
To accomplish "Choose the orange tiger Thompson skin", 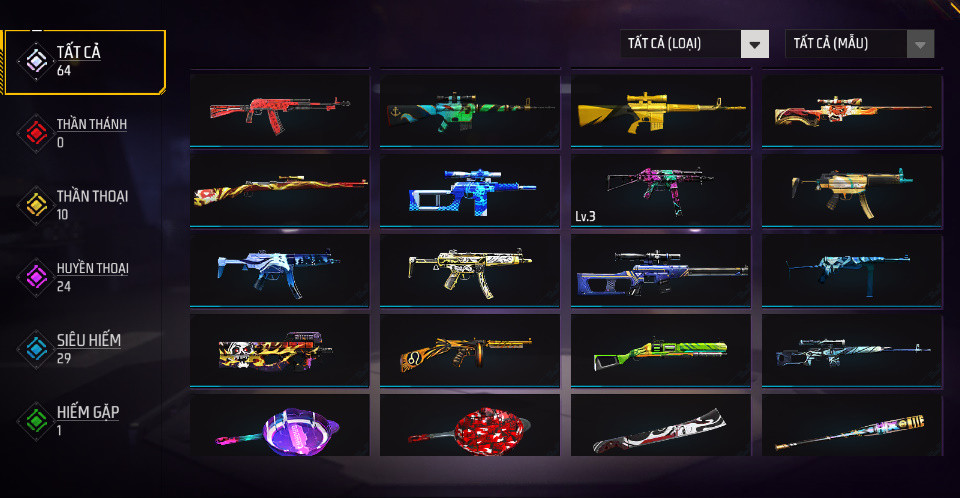I will [x=470, y=350].
